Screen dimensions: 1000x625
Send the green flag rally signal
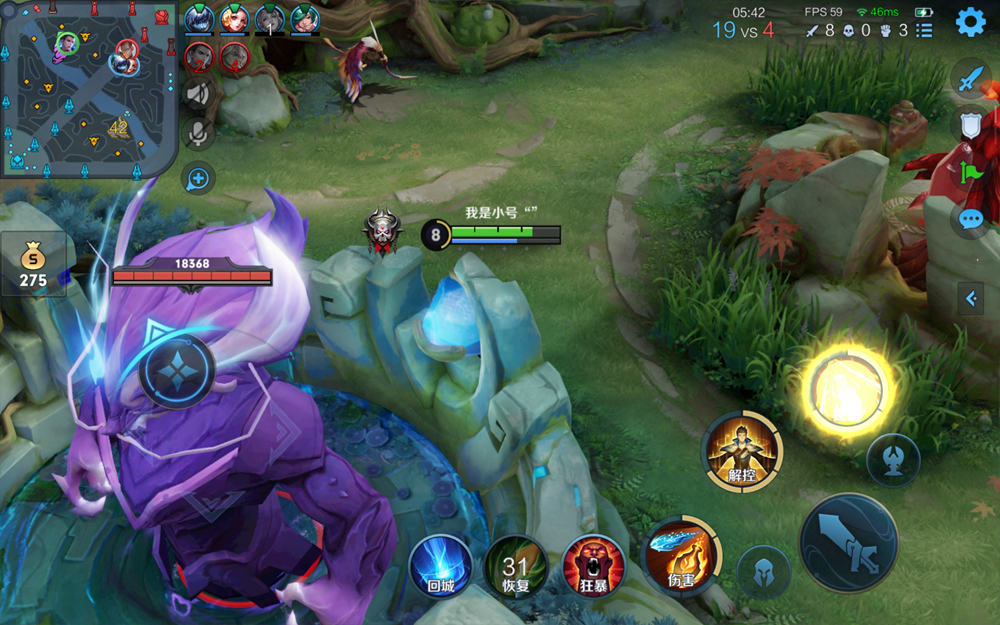point(970,172)
